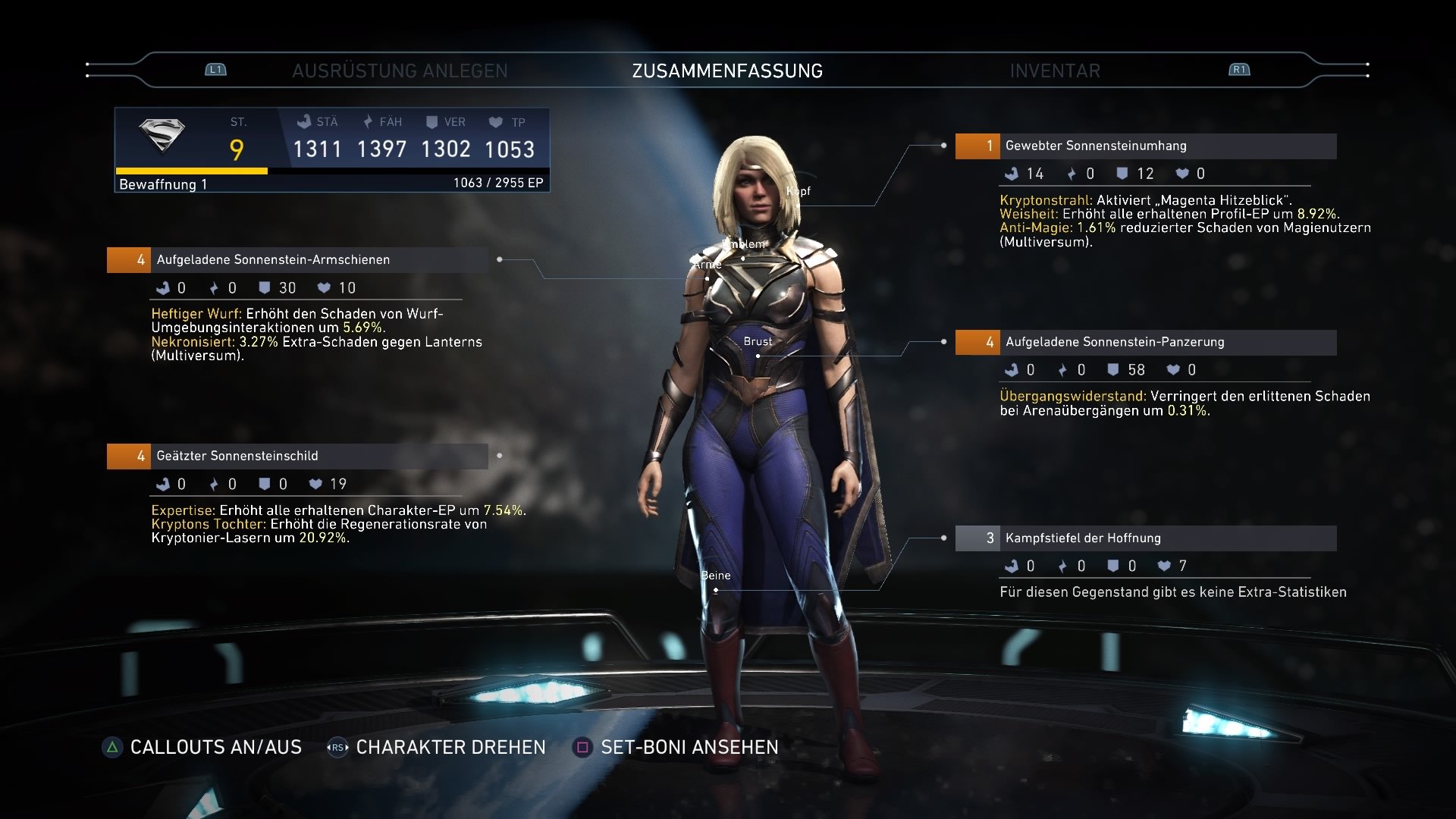Click the TP heart icon

tap(497, 121)
